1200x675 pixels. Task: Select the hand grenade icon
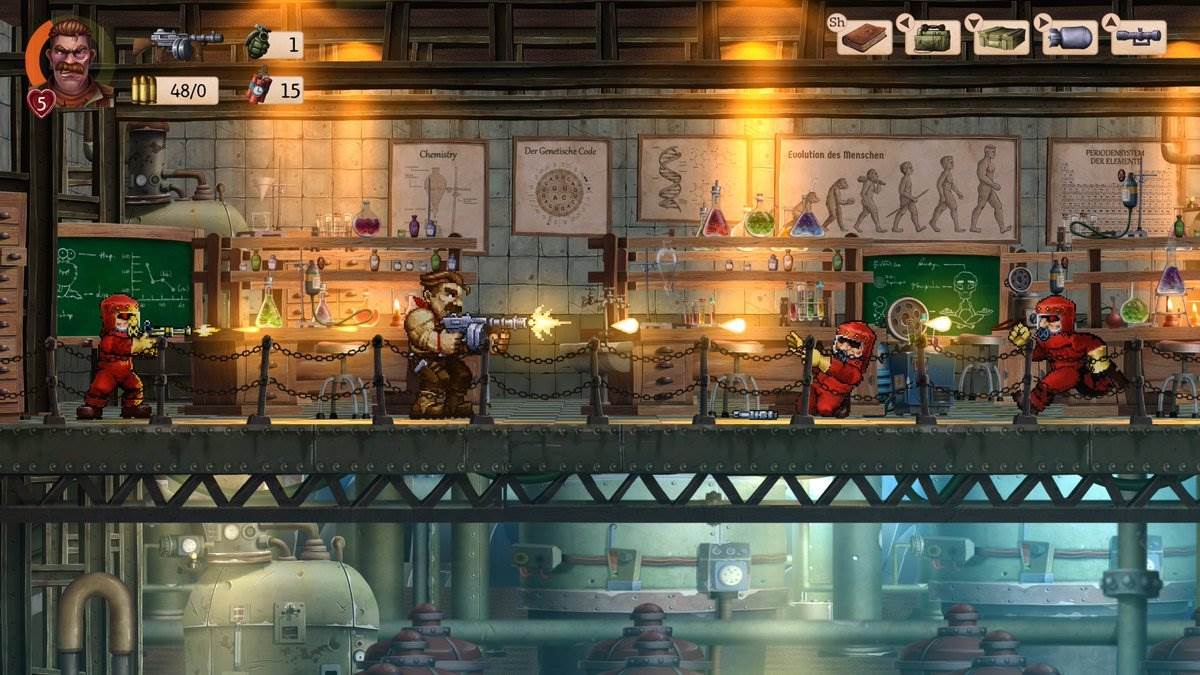tap(258, 43)
